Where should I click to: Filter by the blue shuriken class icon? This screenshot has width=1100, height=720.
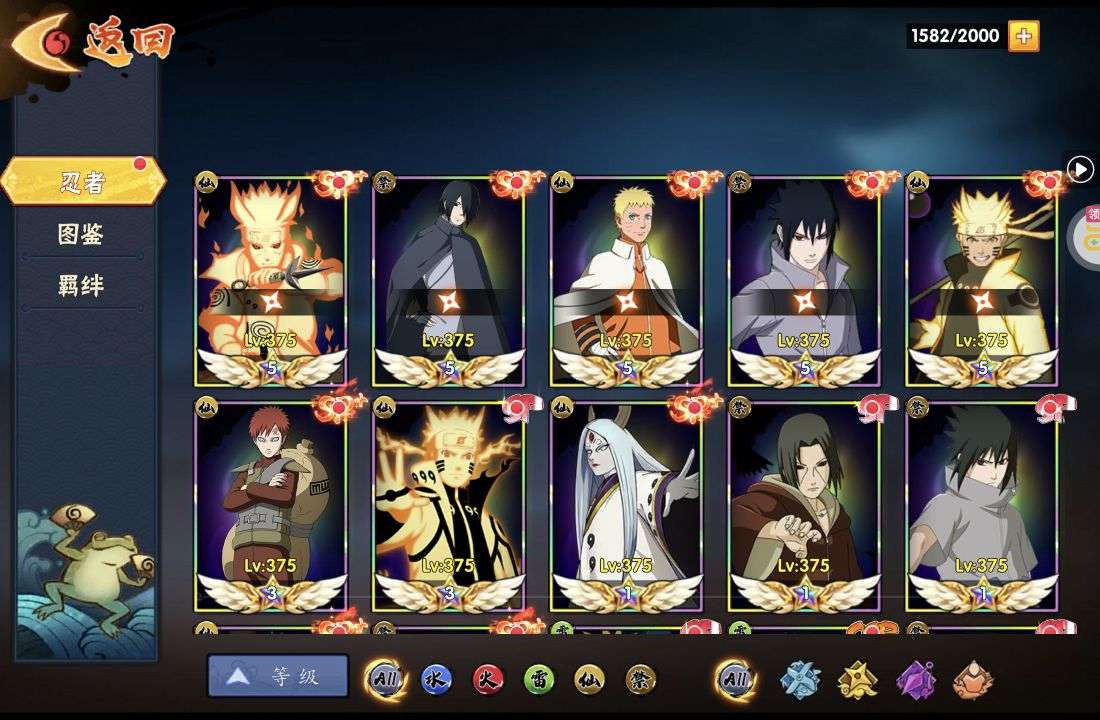800,679
